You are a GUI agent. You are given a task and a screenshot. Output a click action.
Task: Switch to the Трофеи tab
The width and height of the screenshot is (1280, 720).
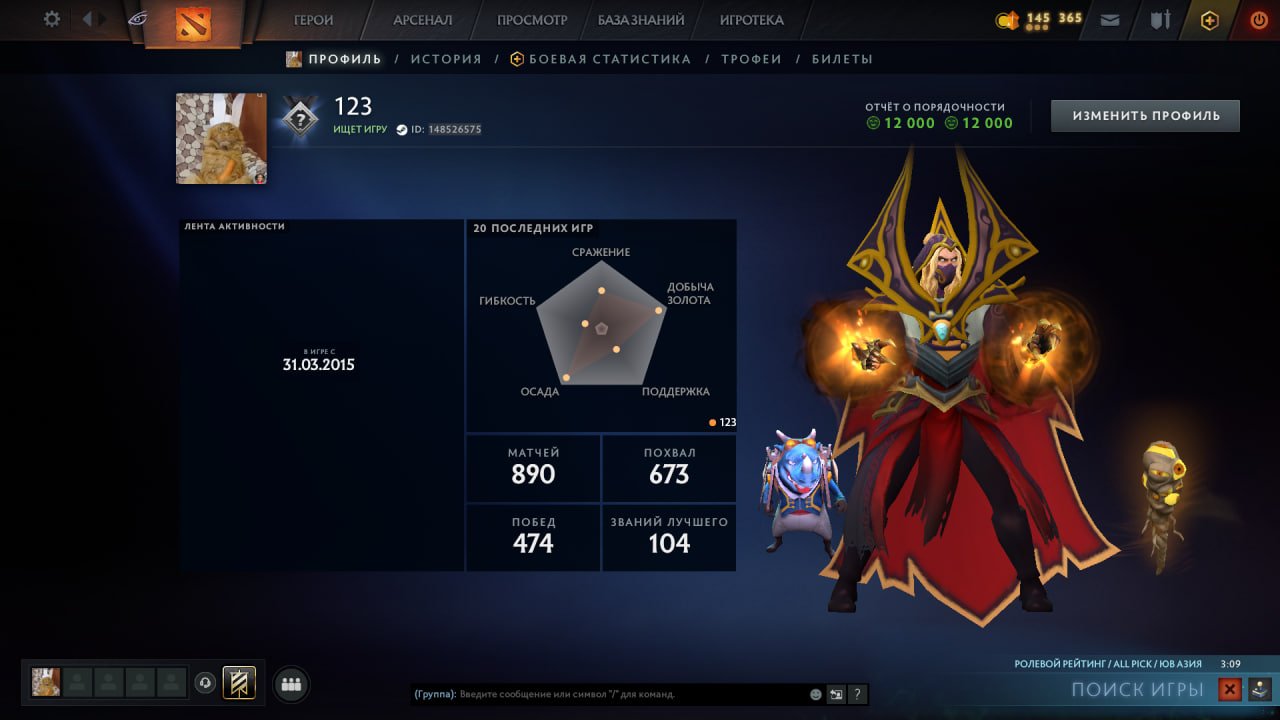tap(751, 59)
